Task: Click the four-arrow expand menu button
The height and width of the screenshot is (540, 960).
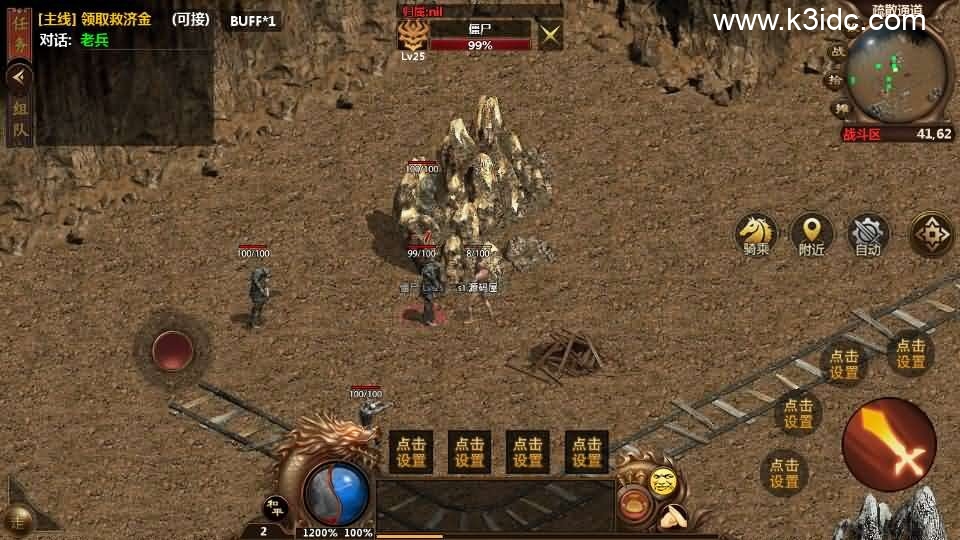Action: tap(932, 234)
